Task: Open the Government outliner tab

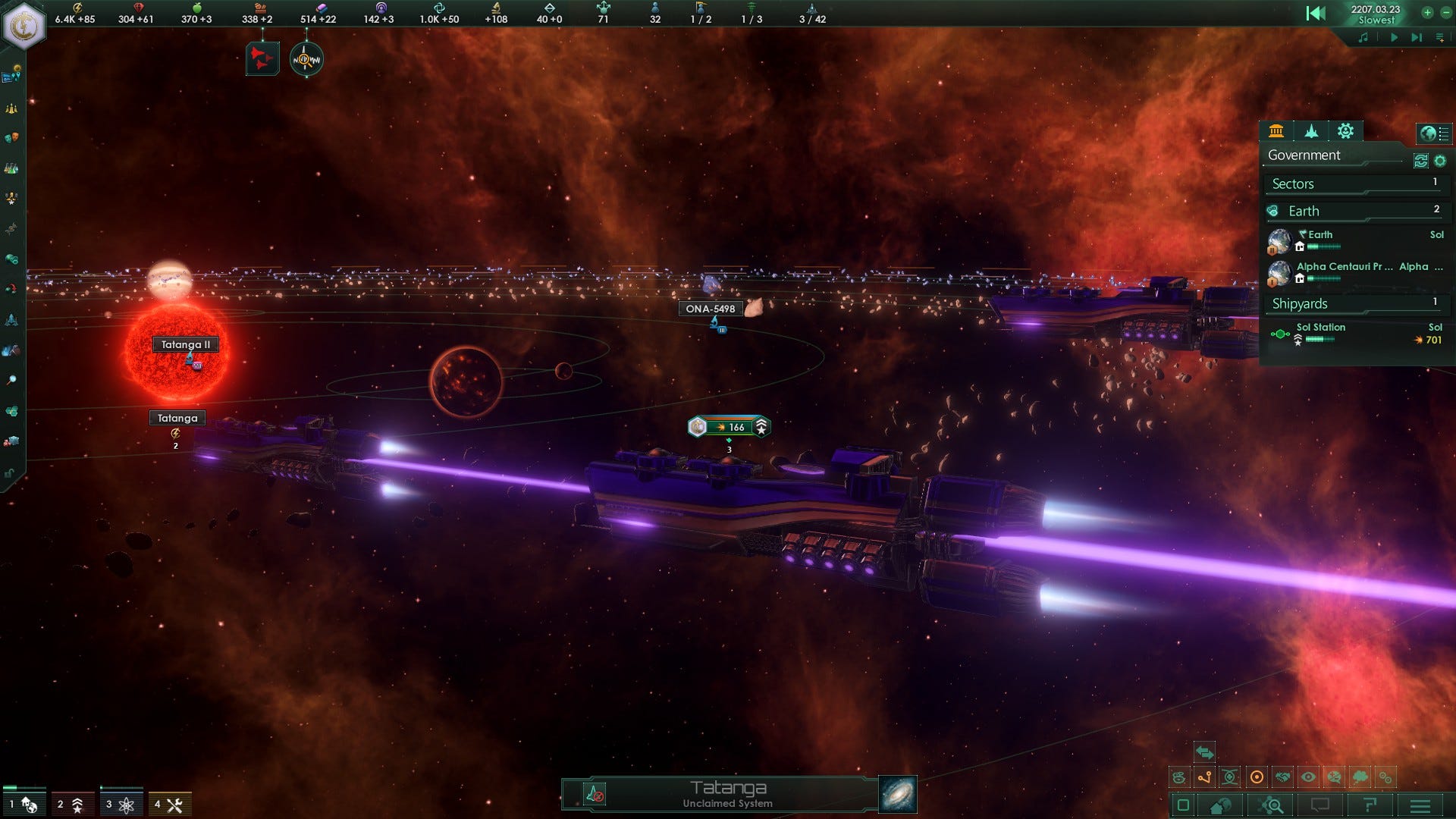Action: coord(1276,131)
